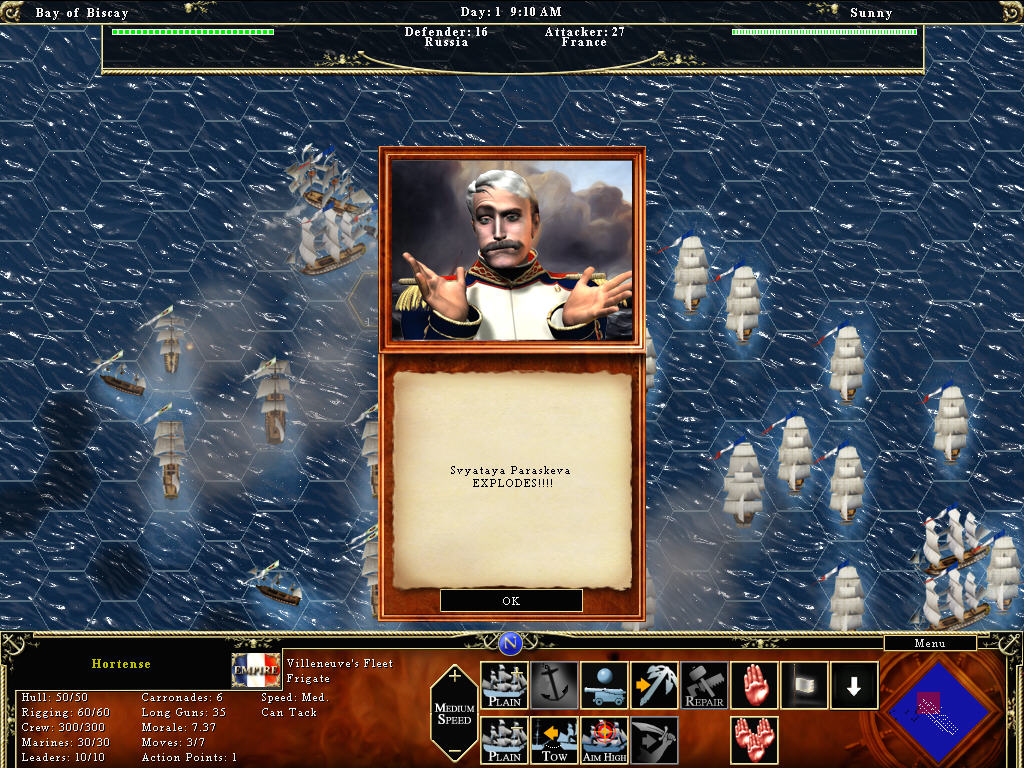The image size is (1024, 768).
Task: Click the white flag icon
Action: 805,685
